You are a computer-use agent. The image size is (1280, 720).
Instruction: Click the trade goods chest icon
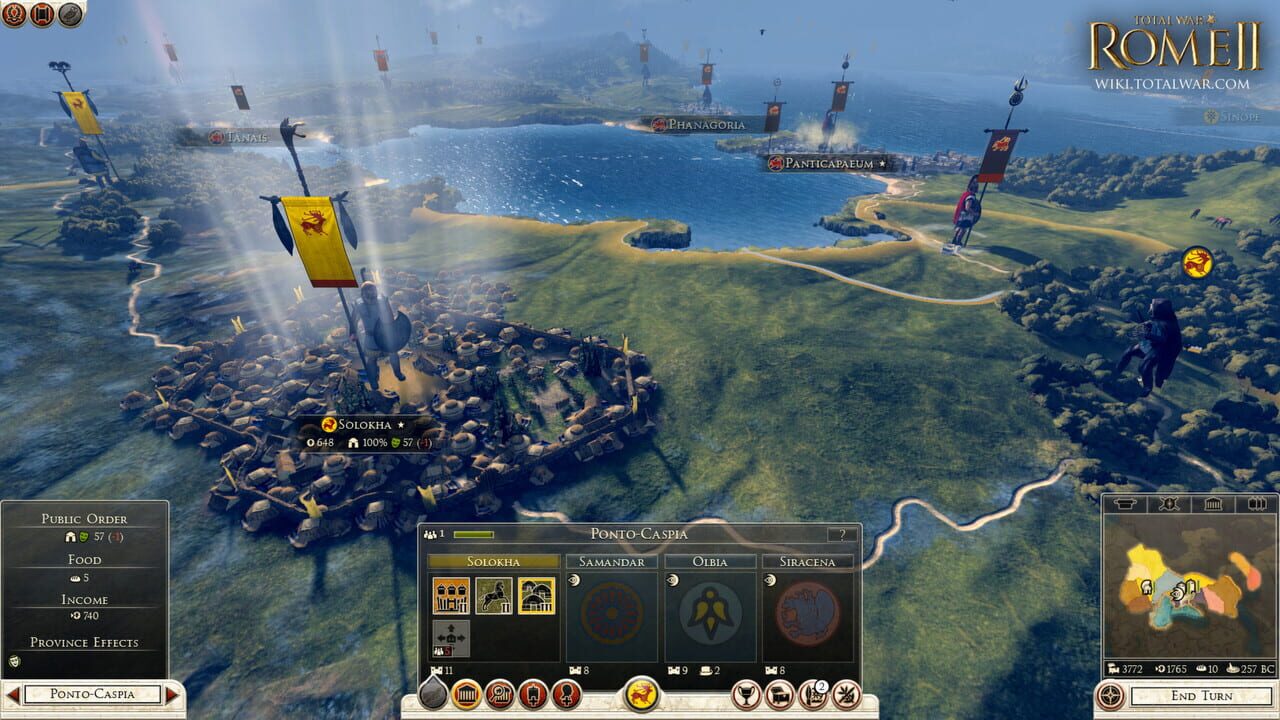(x=780, y=697)
